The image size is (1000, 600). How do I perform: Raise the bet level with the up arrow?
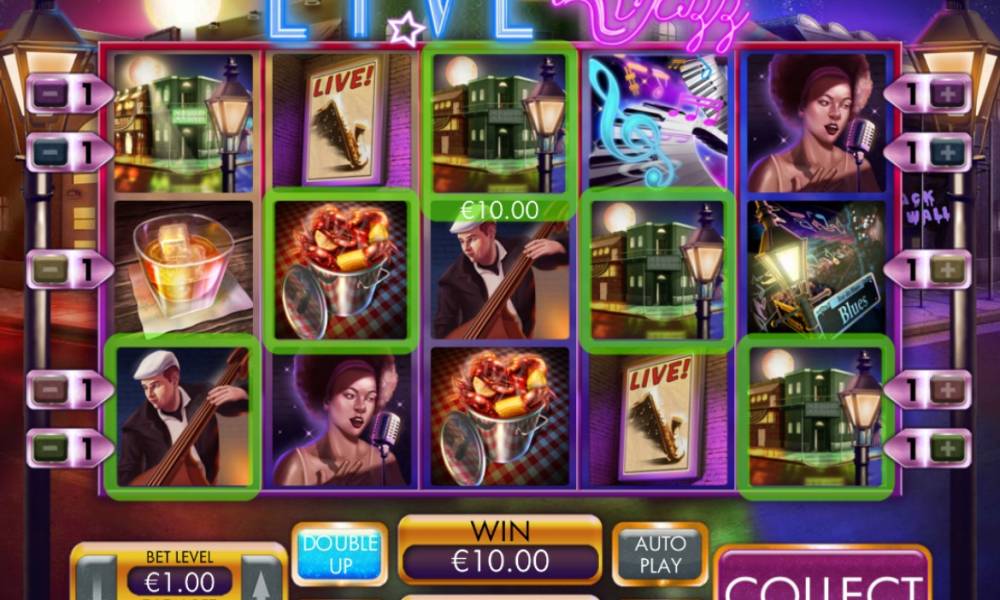pos(261,582)
